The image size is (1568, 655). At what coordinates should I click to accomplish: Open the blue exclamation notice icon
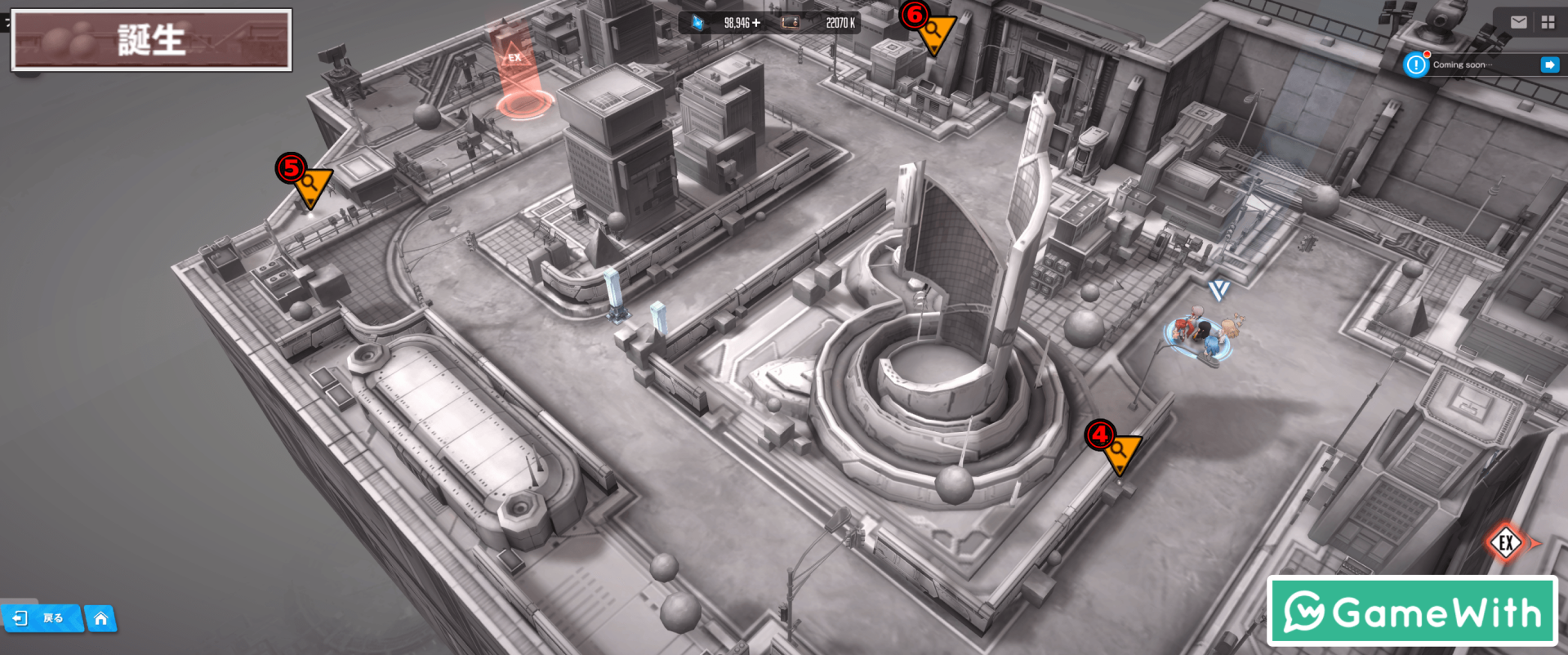pyautogui.click(x=1415, y=65)
